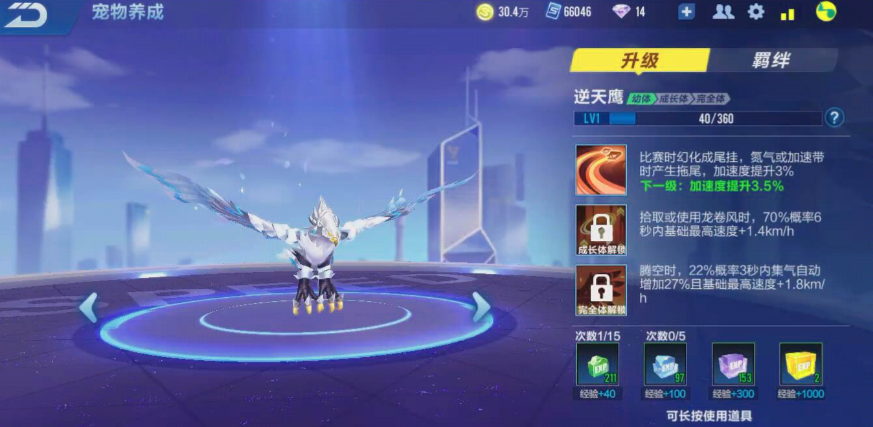Image resolution: width=873 pixels, height=427 pixels.
Task: Switch to the 升级 upgrade tab
Action: 639,60
